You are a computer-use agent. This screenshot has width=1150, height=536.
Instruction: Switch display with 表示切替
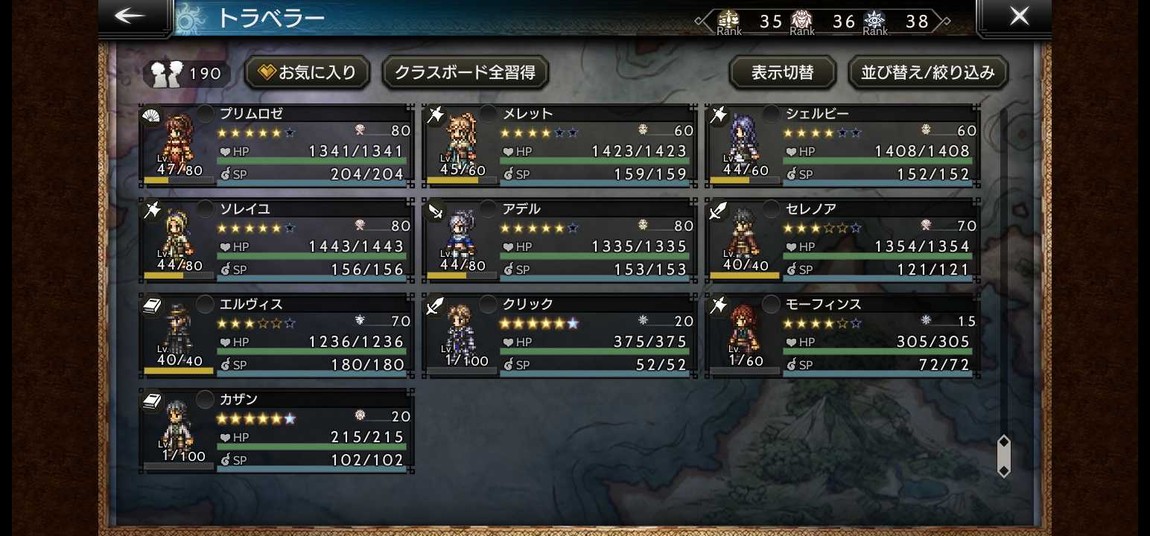coord(782,73)
